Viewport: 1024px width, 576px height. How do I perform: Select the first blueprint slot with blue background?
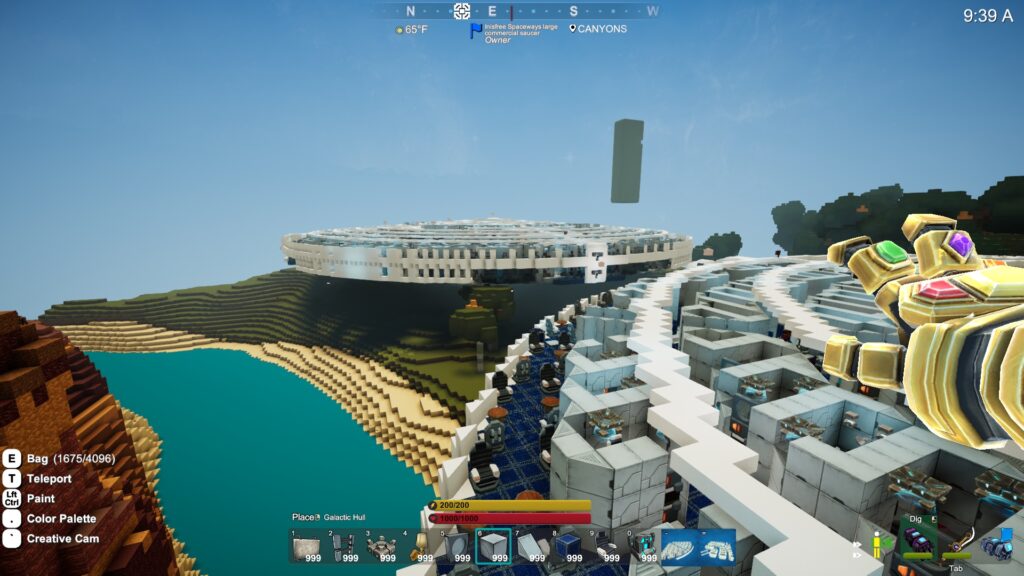pyautogui.click(x=680, y=547)
